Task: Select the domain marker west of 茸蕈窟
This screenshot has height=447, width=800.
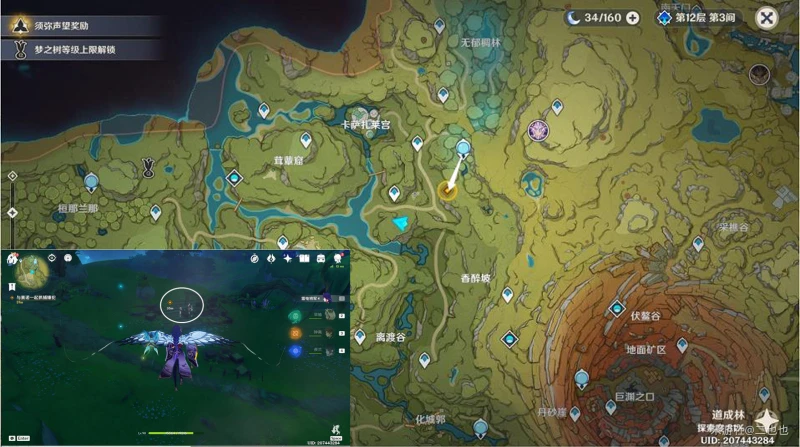Action: point(235,178)
